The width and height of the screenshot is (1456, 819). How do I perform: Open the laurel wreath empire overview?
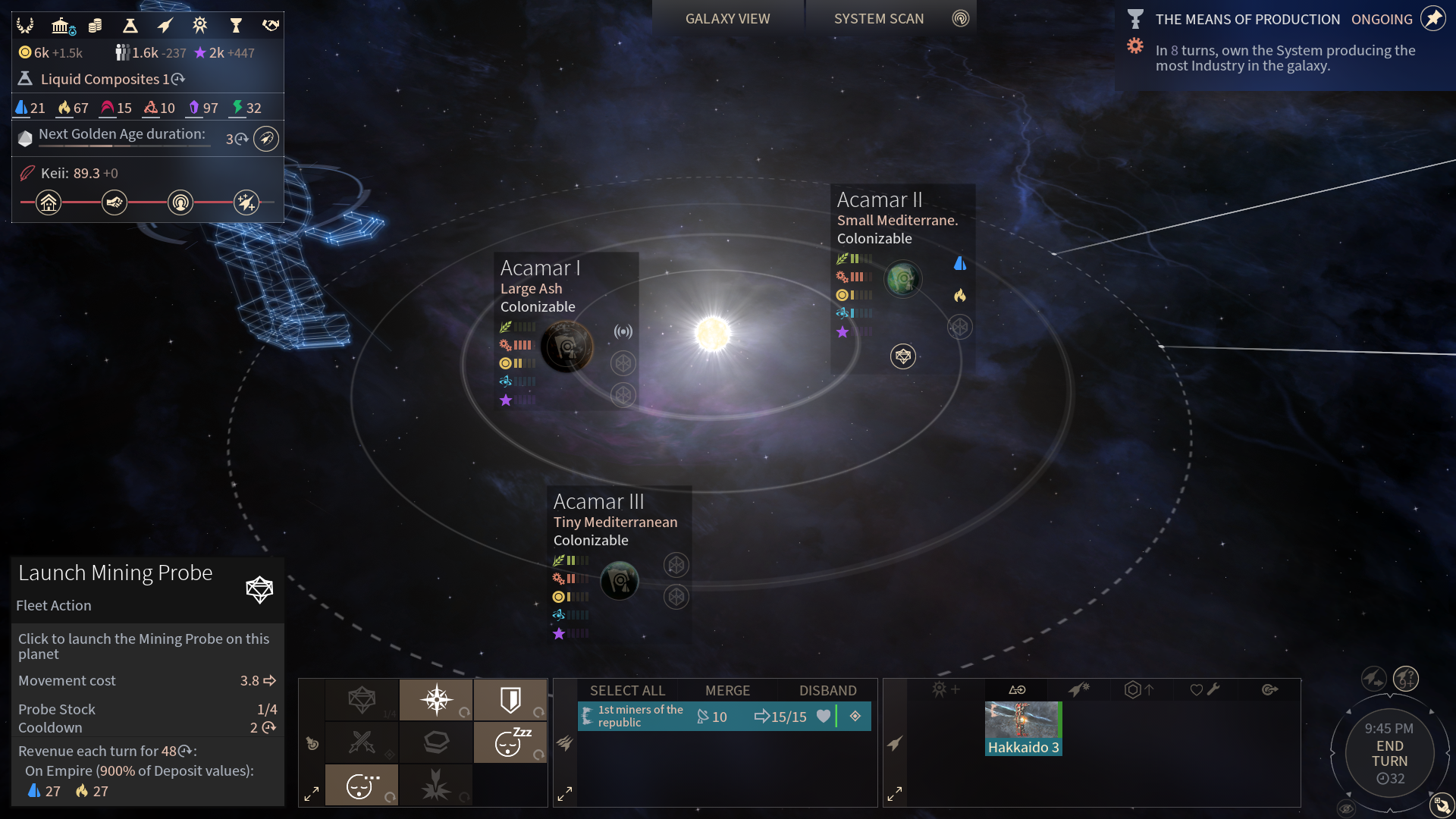[x=25, y=26]
